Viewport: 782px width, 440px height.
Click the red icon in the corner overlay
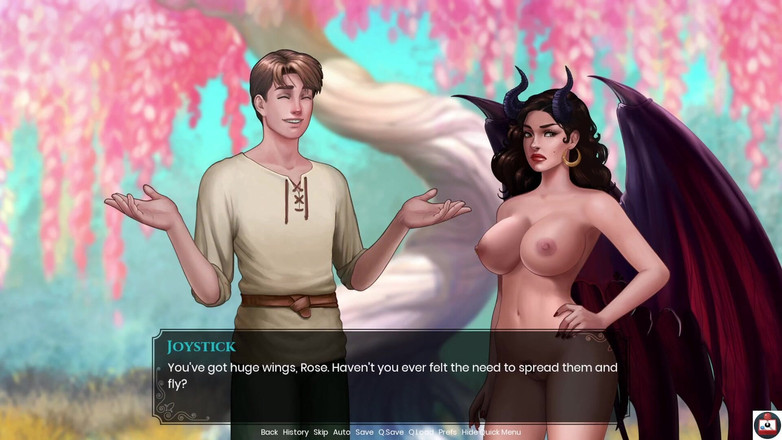click(x=767, y=424)
